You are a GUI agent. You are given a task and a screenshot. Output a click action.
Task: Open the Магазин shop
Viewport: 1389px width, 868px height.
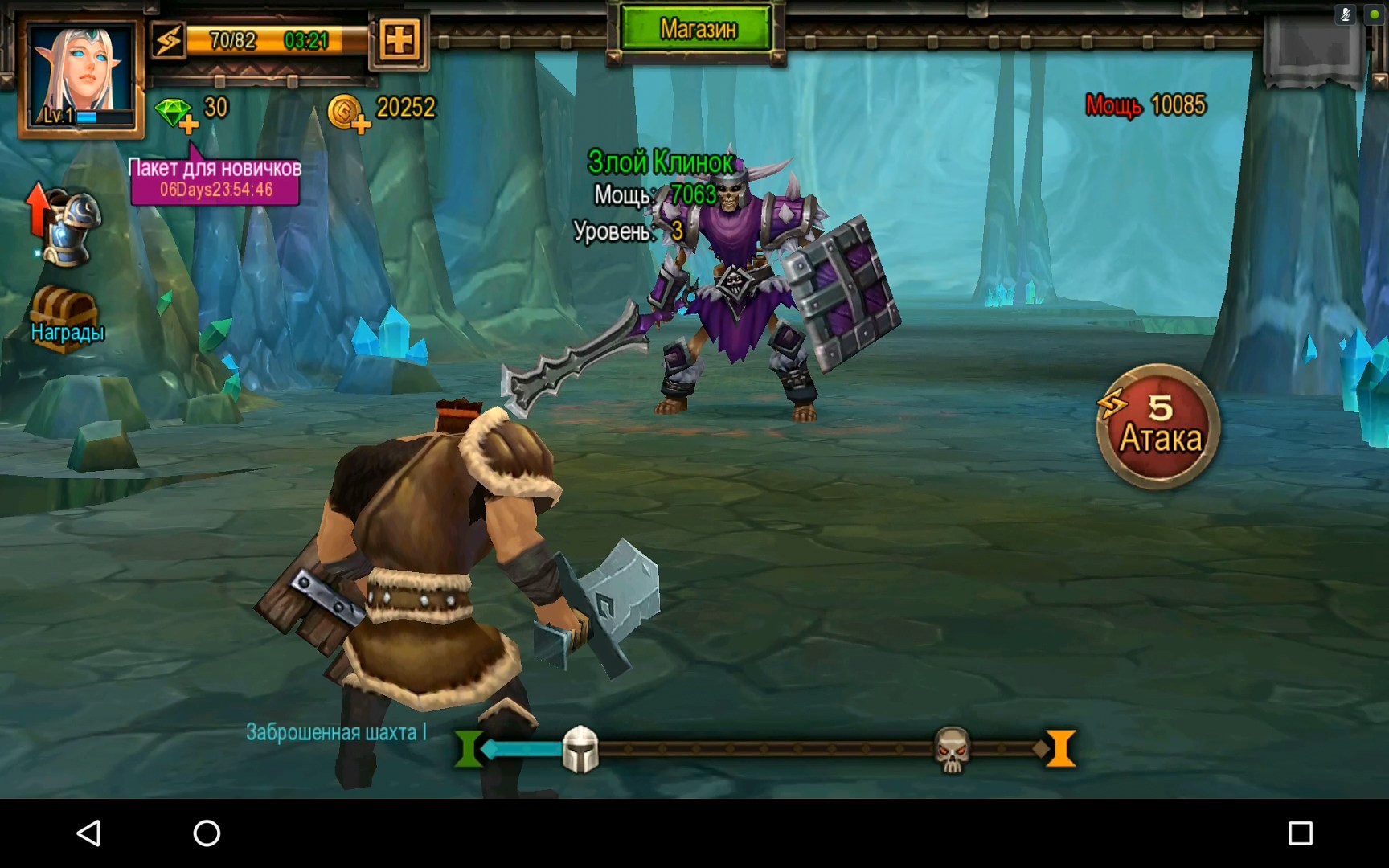697,31
